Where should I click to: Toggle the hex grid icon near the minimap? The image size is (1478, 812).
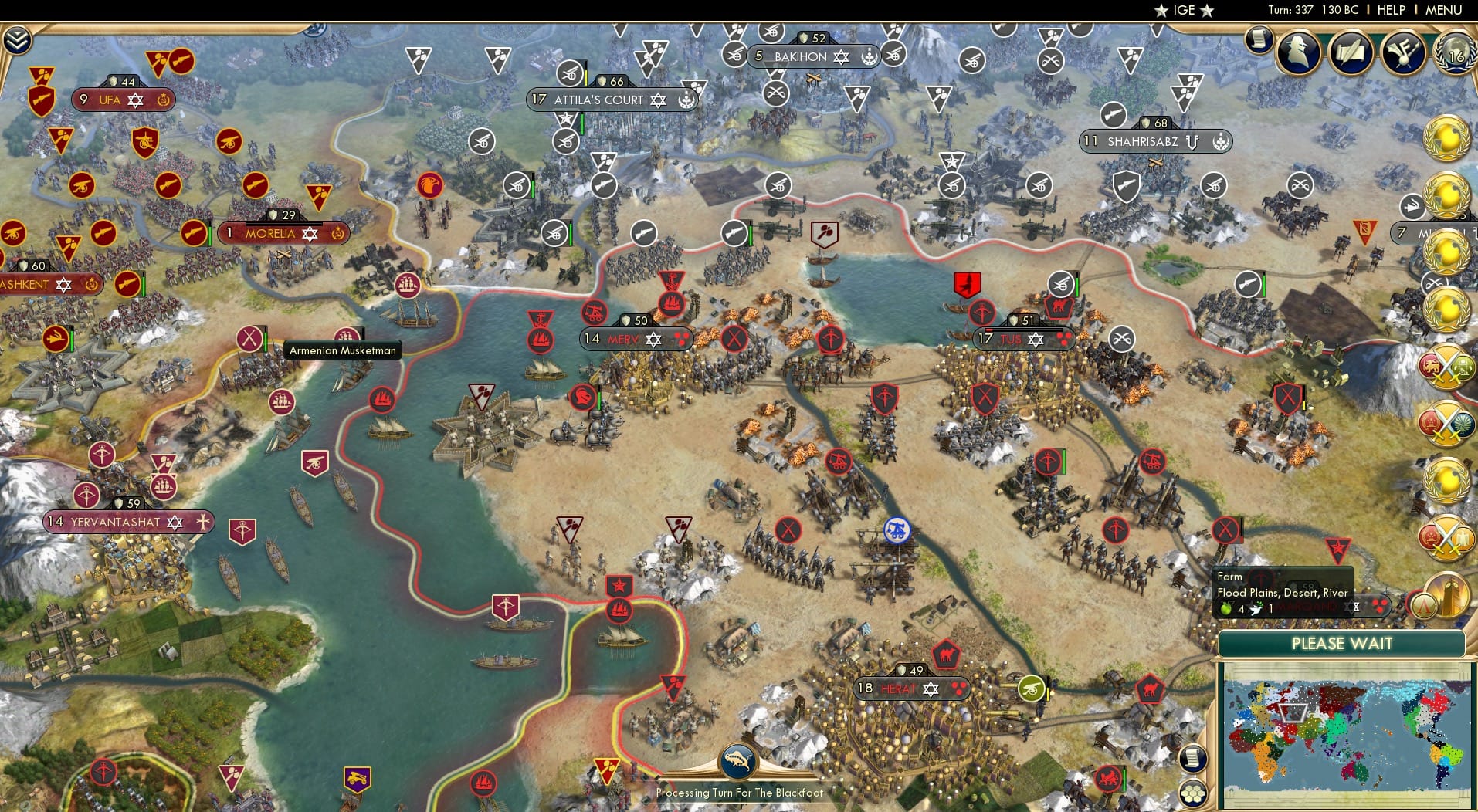tap(1193, 793)
